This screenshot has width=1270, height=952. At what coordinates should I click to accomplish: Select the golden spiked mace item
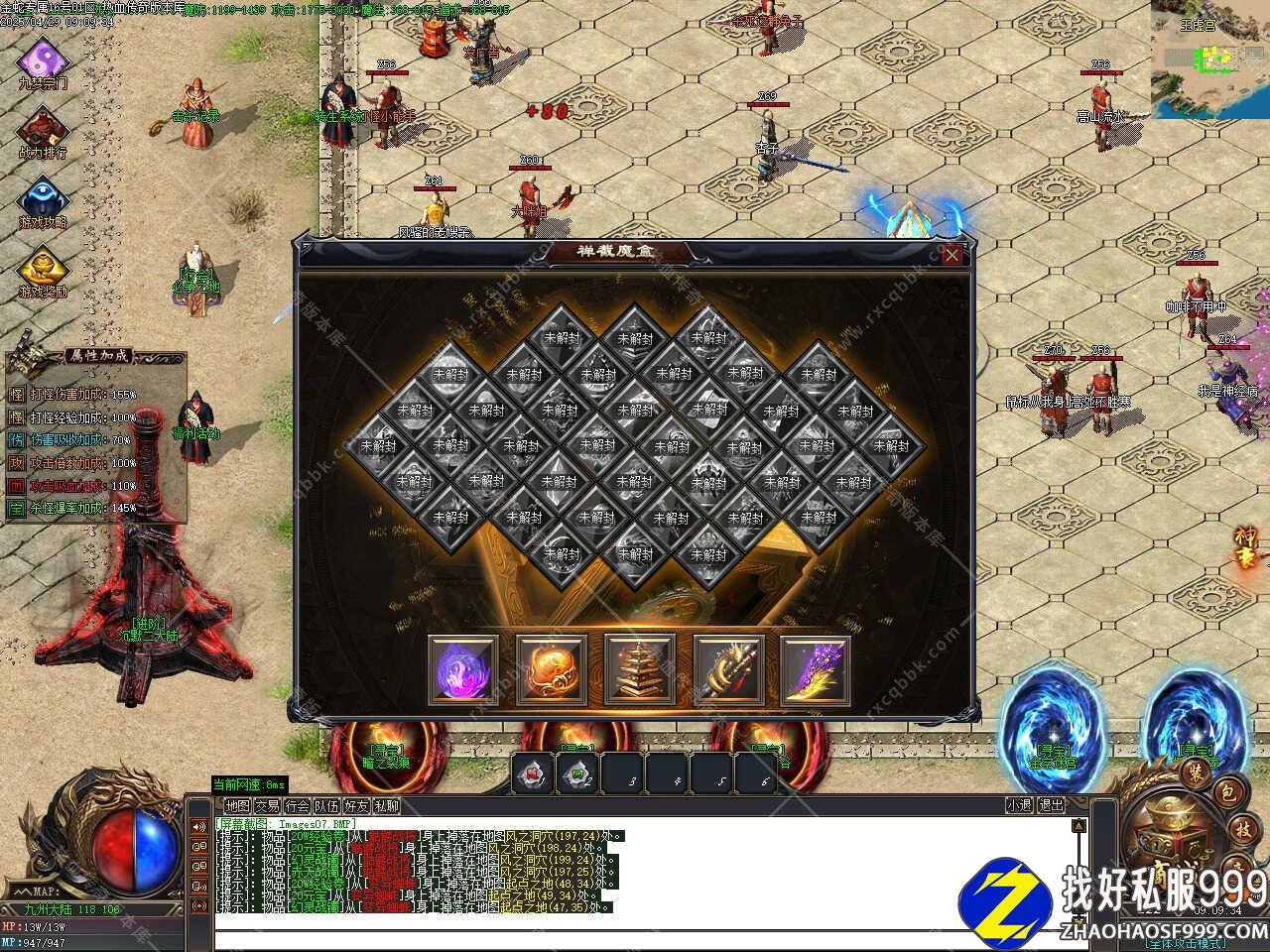[727, 669]
